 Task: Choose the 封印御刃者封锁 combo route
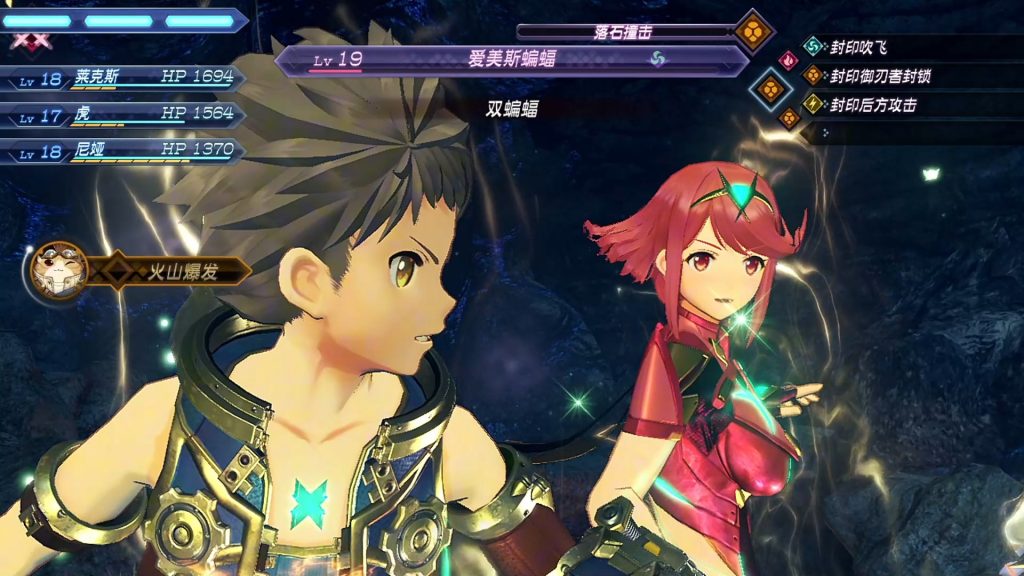coord(880,75)
